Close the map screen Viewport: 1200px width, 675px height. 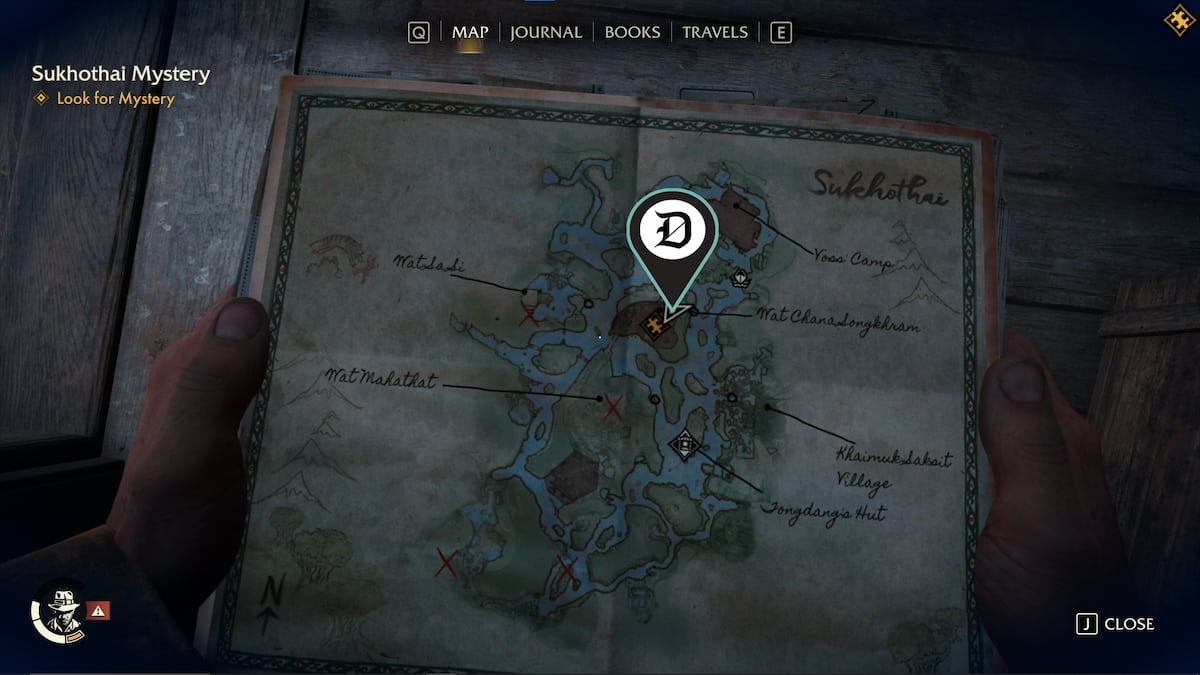pos(1115,624)
